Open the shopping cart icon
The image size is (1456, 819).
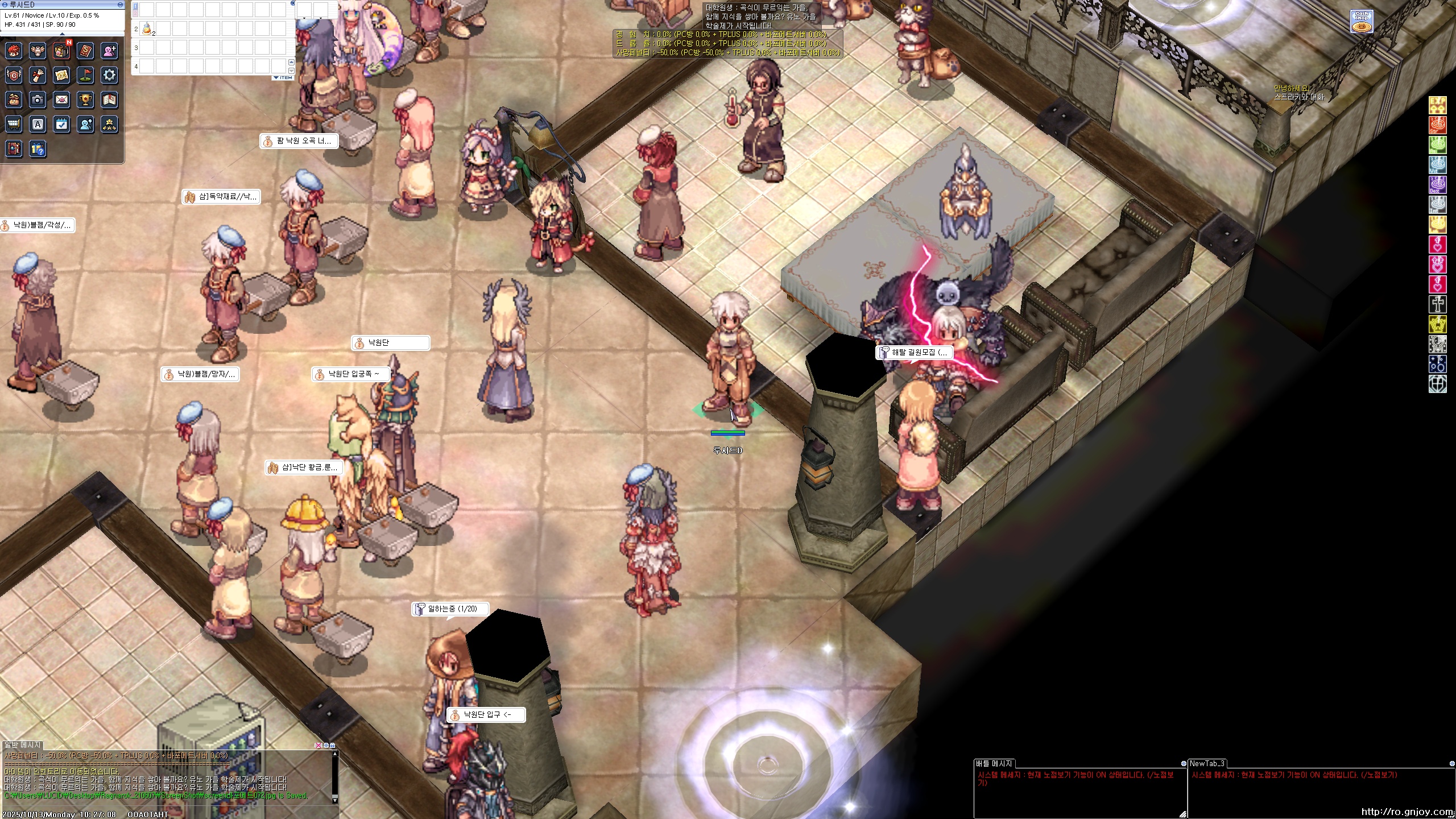(14, 124)
